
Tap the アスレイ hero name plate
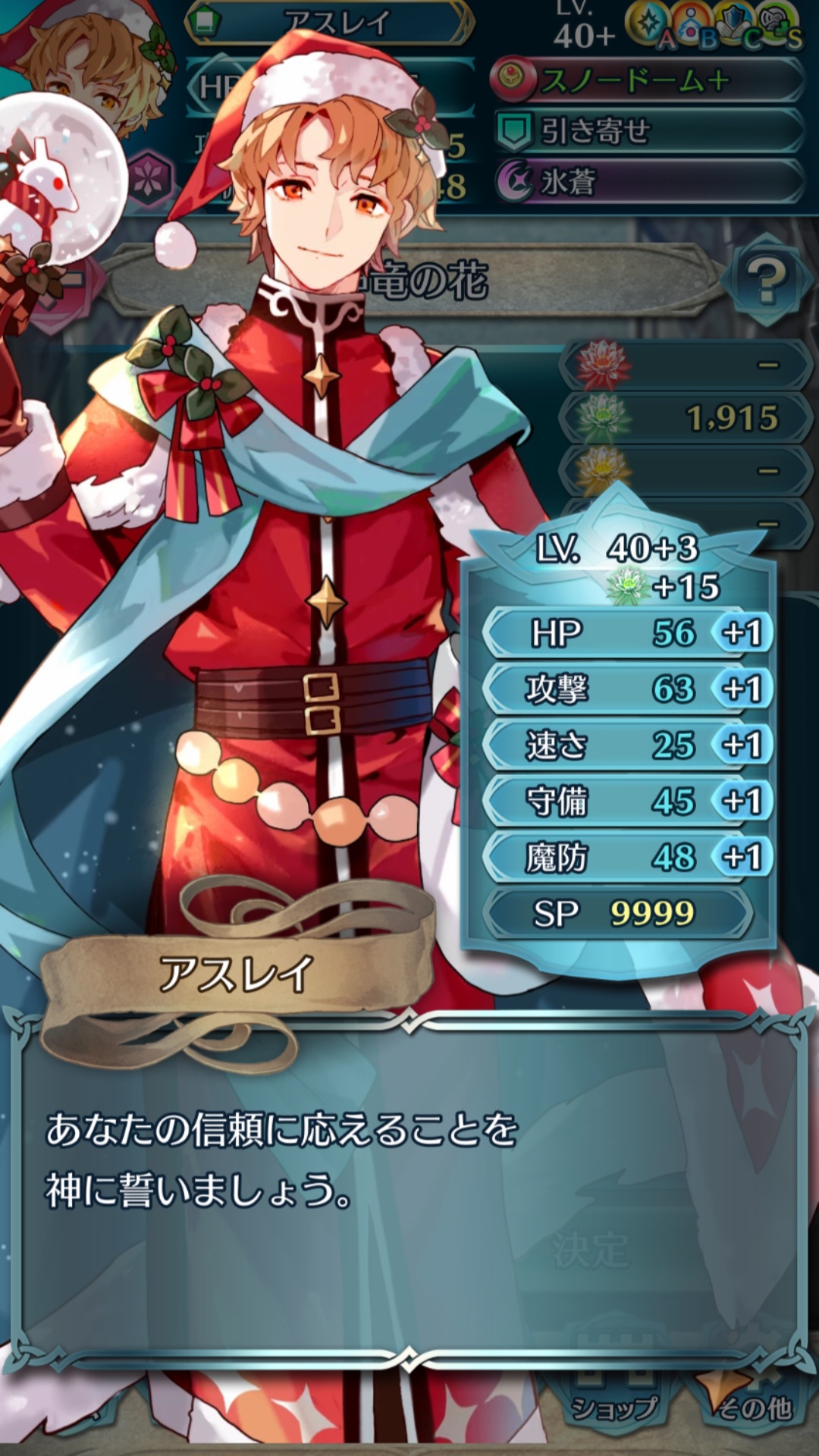331,23
